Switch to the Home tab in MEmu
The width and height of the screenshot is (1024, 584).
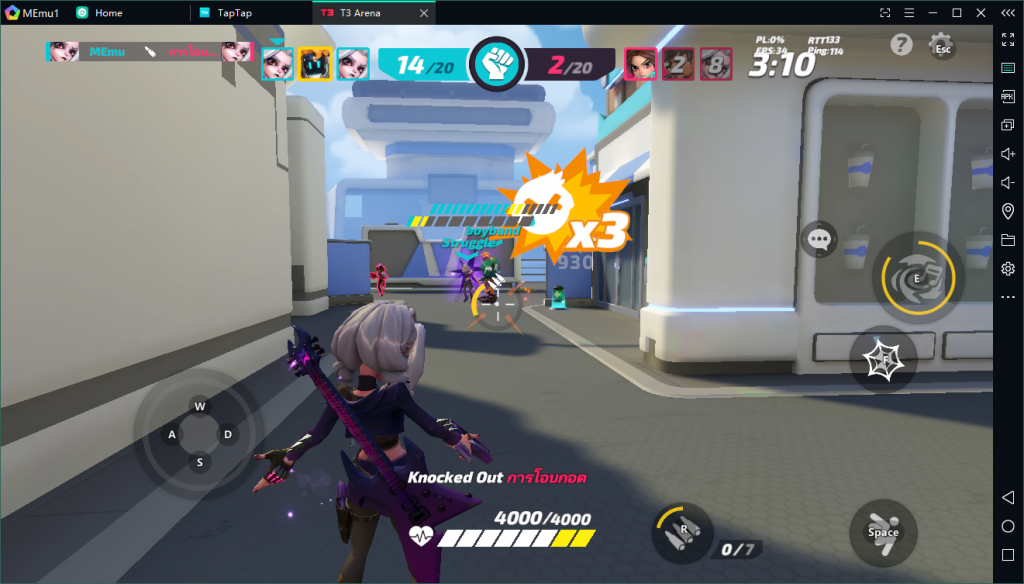pyautogui.click(x=108, y=13)
